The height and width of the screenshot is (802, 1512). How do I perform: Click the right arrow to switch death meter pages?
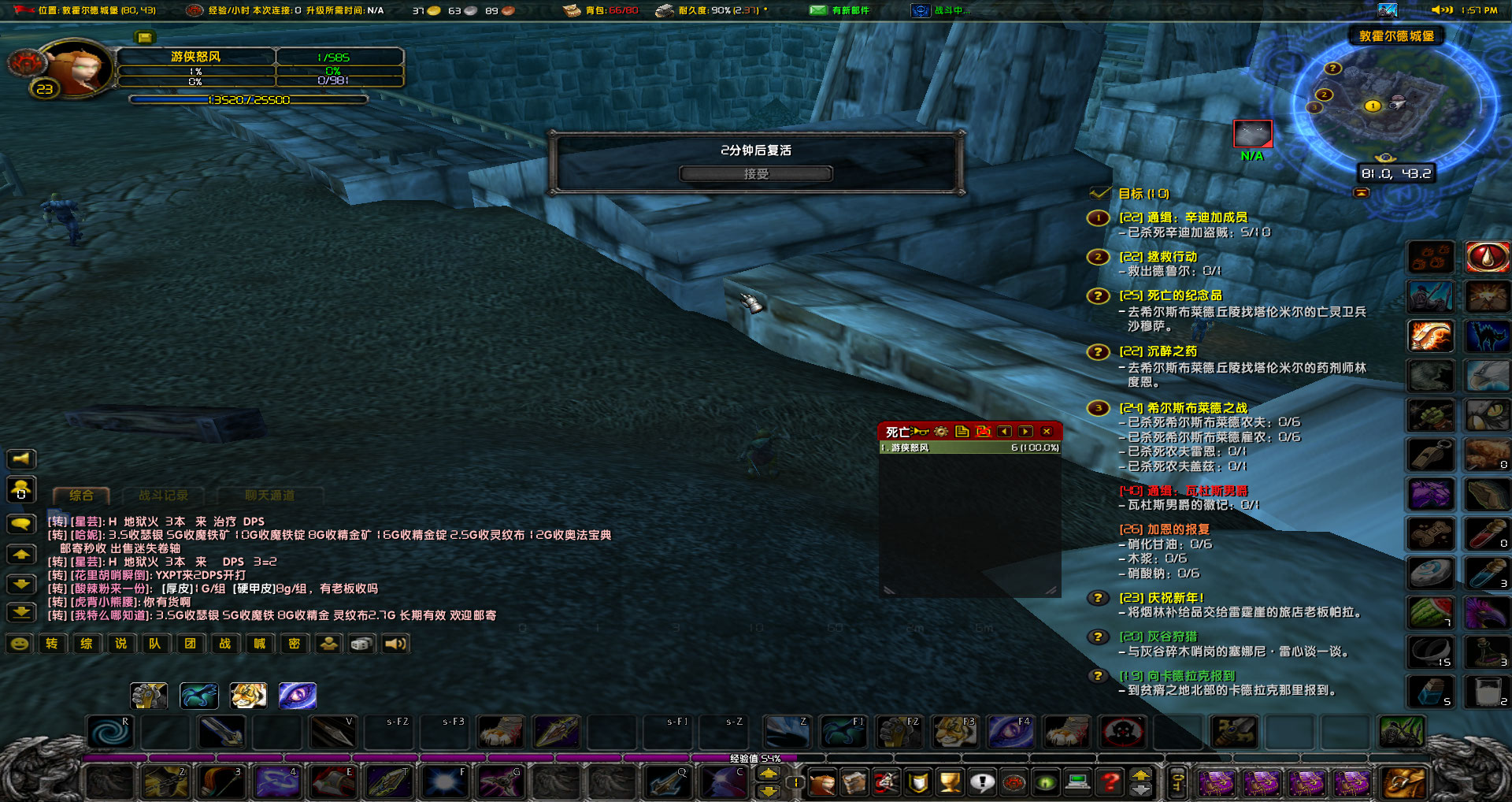tap(1026, 432)
